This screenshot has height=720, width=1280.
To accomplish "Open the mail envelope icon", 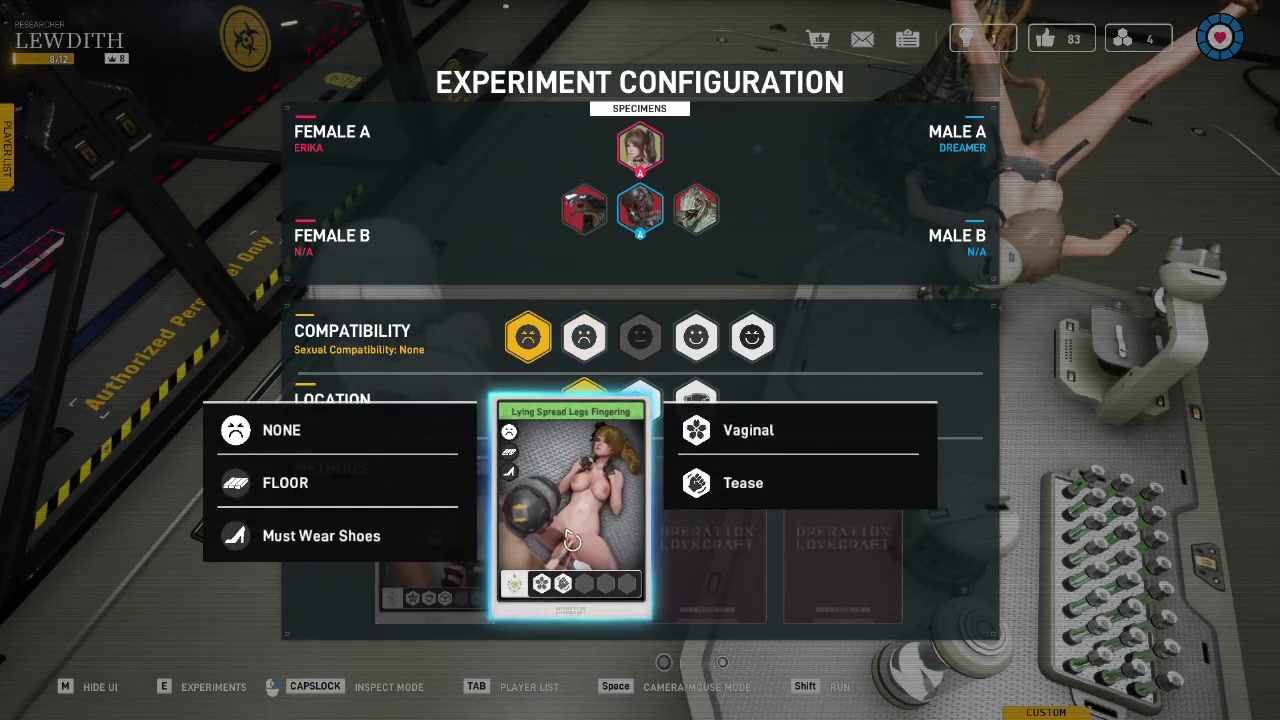I will 862,39.
